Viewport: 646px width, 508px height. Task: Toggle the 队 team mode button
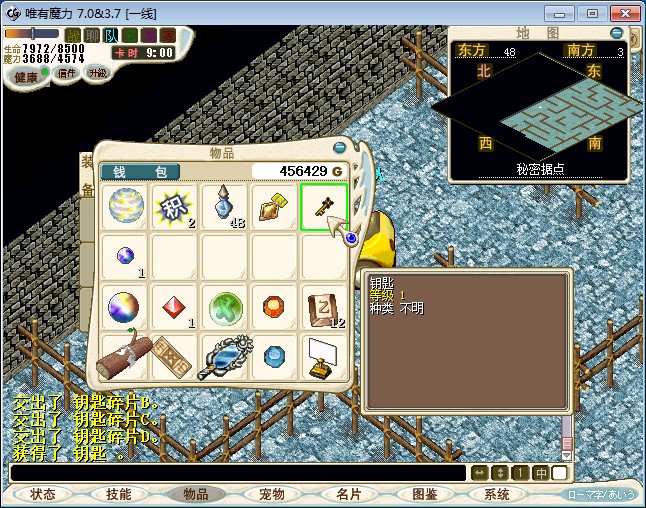tap(110, 35)
